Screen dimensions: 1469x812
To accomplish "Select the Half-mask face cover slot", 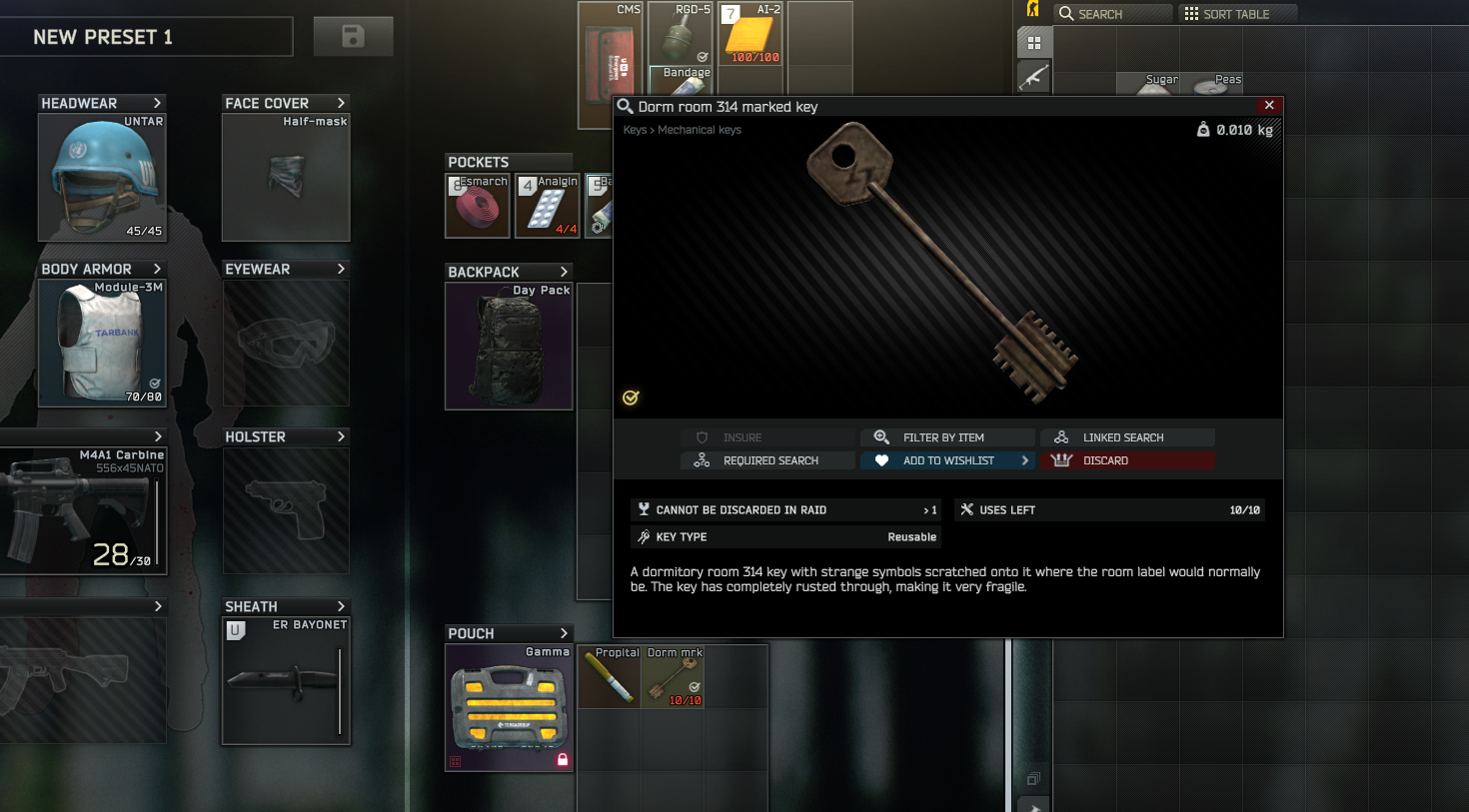I will (286, 178).
